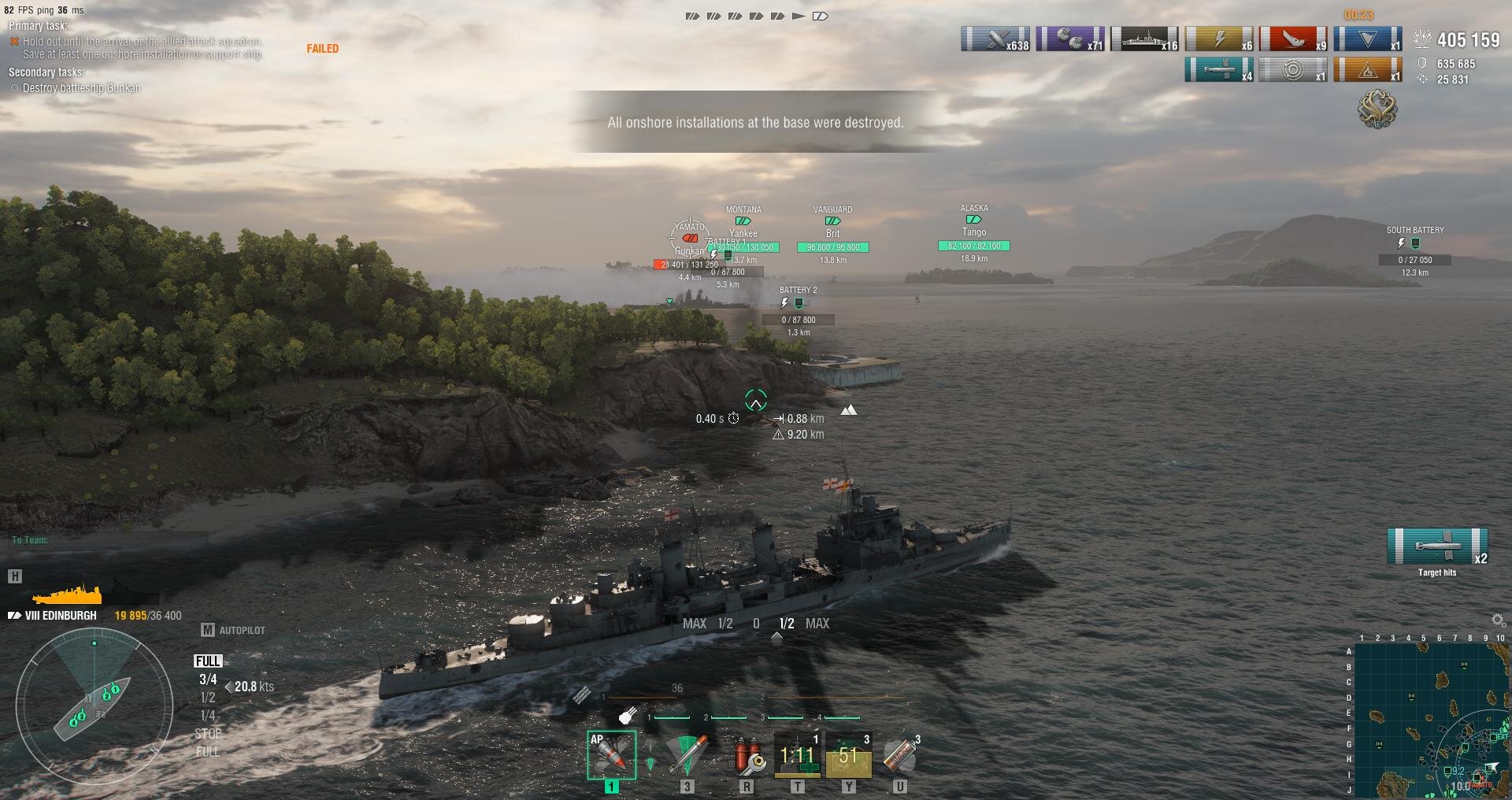Select the AP shell ammunition slot

[611, 754]
